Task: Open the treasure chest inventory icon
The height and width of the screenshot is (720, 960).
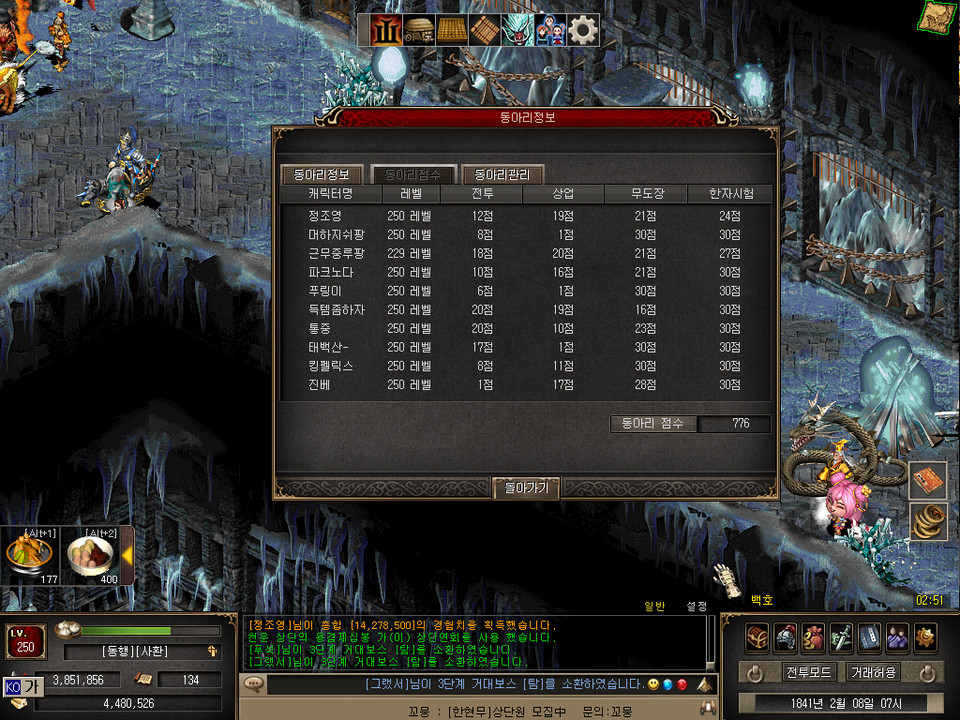Action: (x=757, y=637)
